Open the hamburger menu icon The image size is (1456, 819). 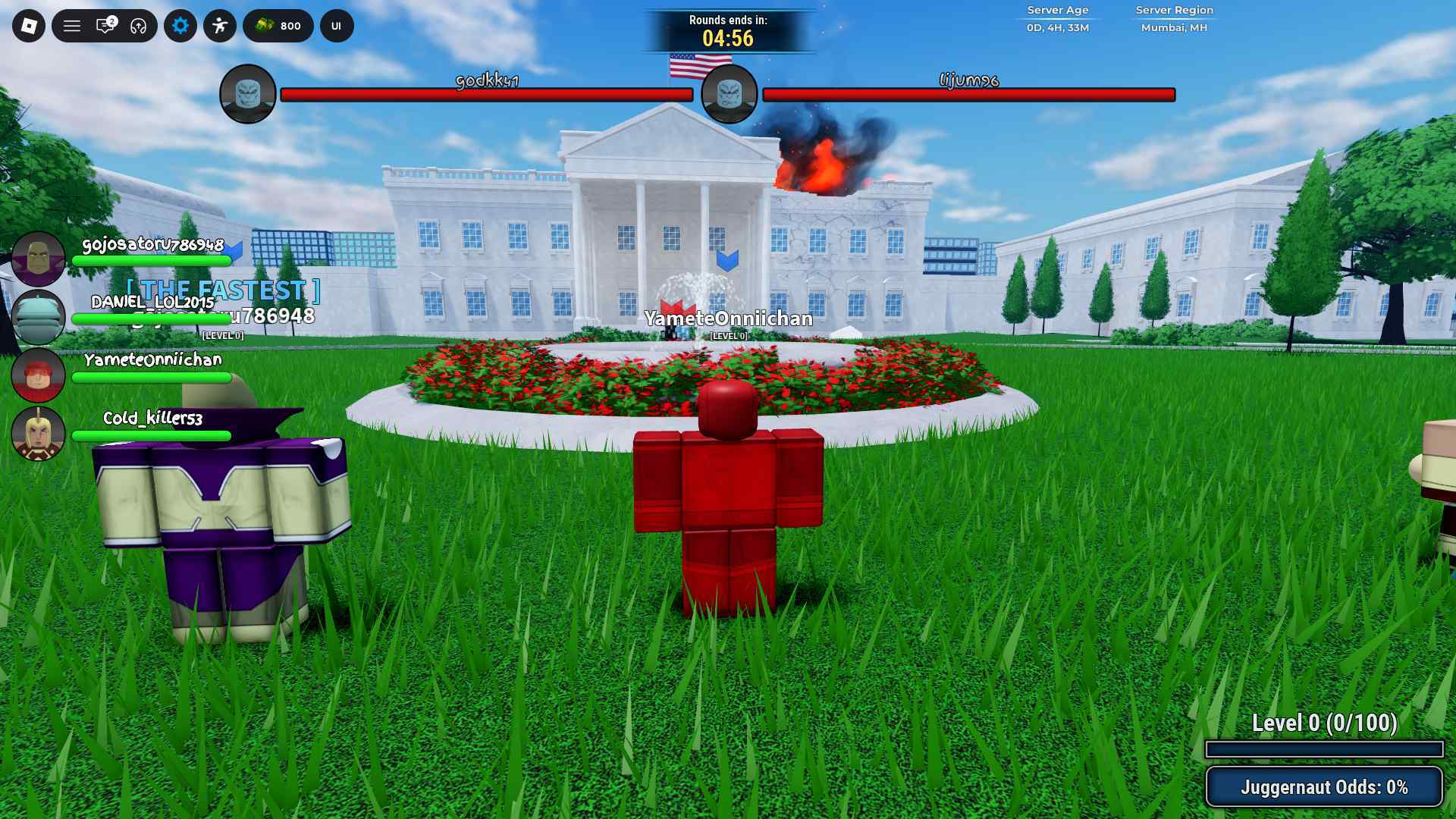(73, 25)
